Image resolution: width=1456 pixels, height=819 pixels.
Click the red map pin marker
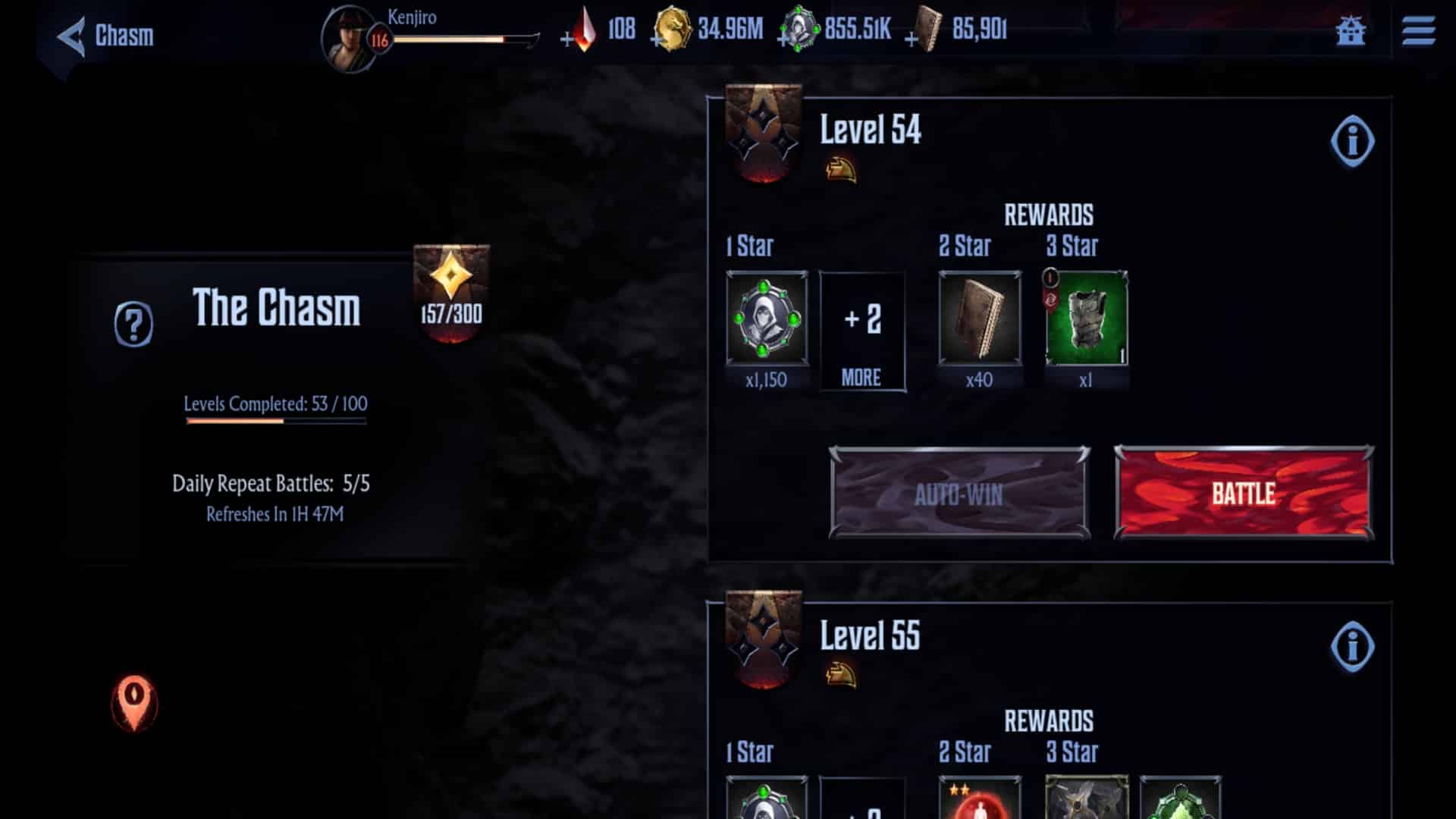(x=135, y=701)
